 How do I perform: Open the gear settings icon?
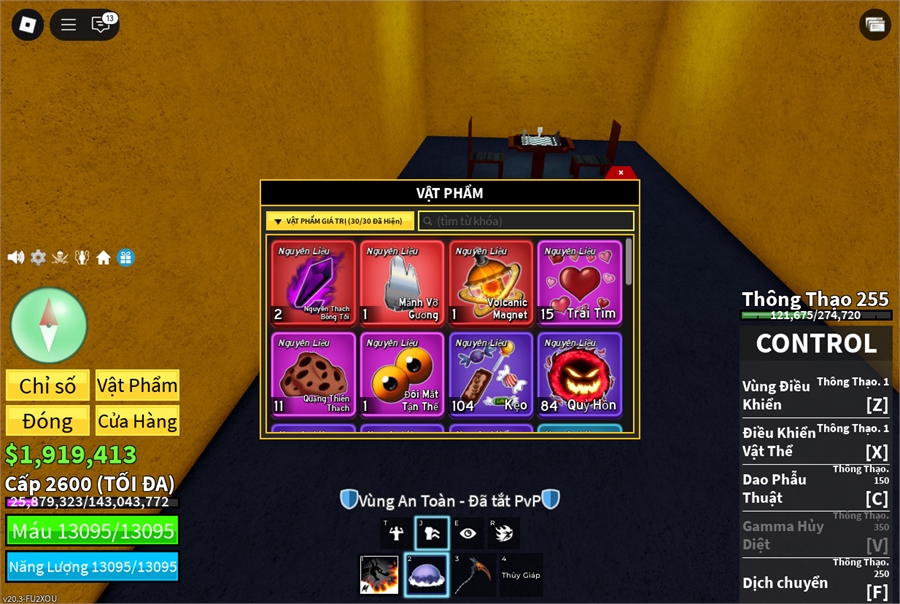[x=38, y=257]
